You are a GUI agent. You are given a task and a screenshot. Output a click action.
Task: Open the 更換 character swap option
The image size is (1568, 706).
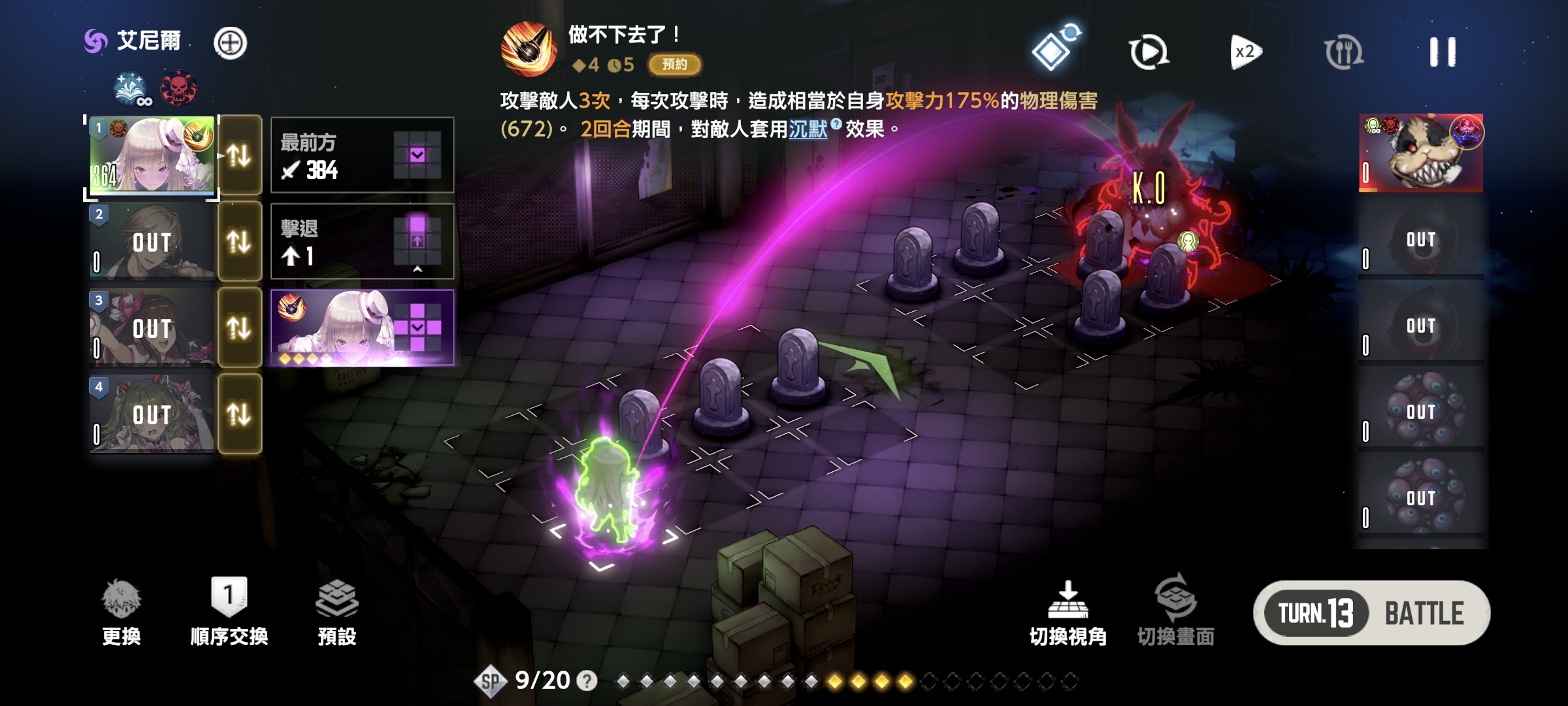pyautogui.click(x=122, y=612)
